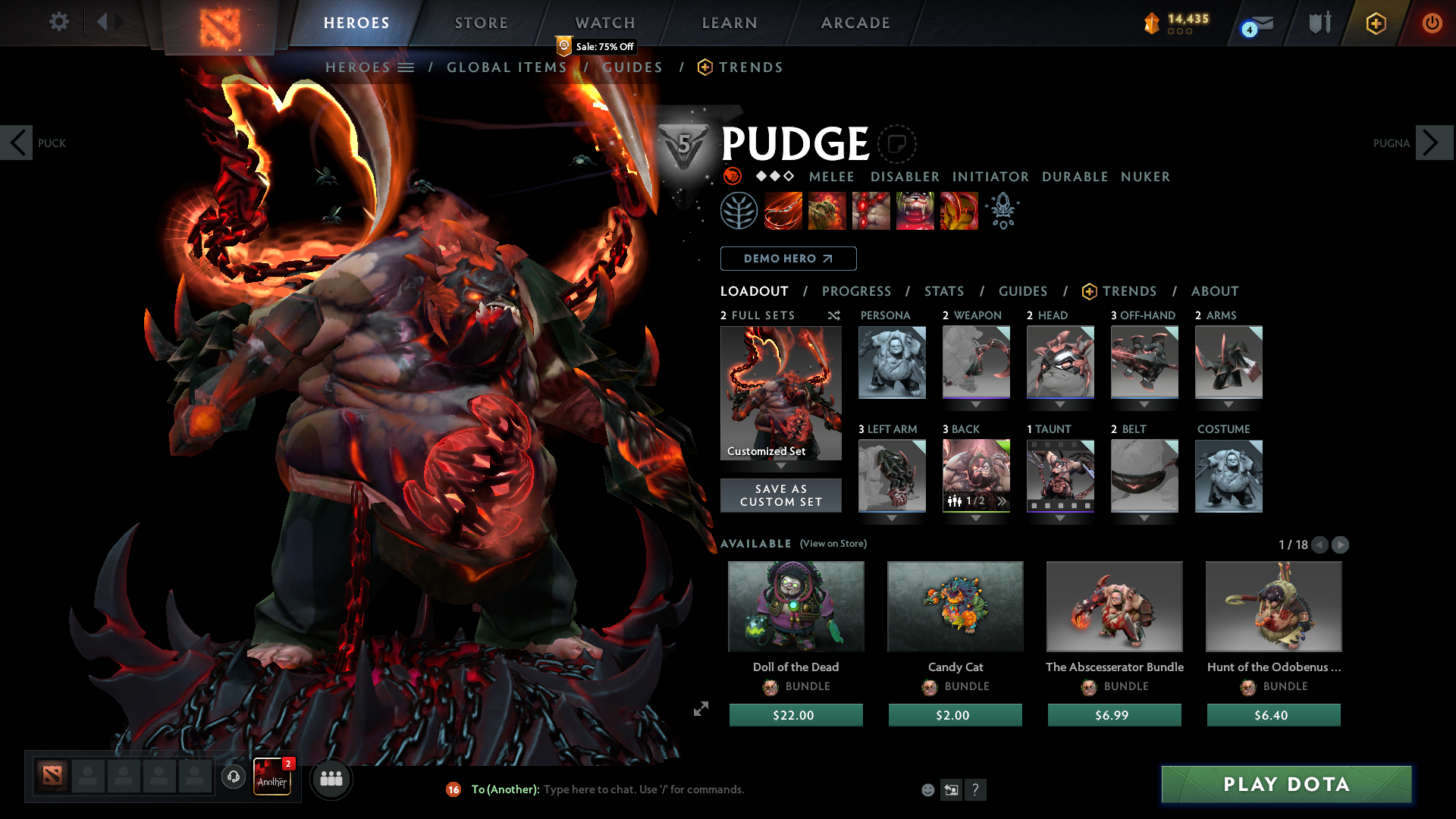Select the Dismember ability icon
Screen dimensions: 1456x819
(915, 211)
